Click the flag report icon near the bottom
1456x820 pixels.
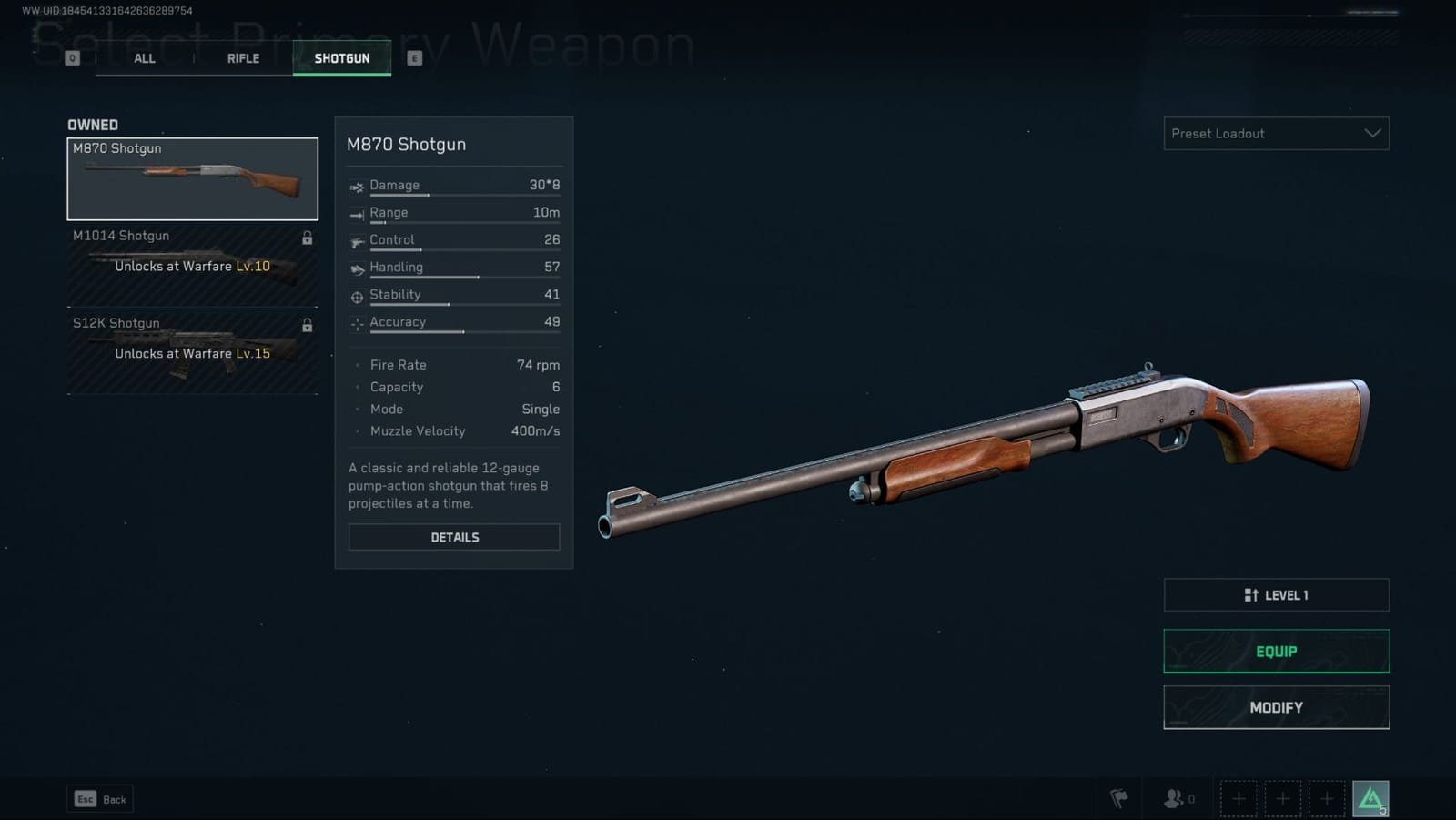coord(1119,798)
